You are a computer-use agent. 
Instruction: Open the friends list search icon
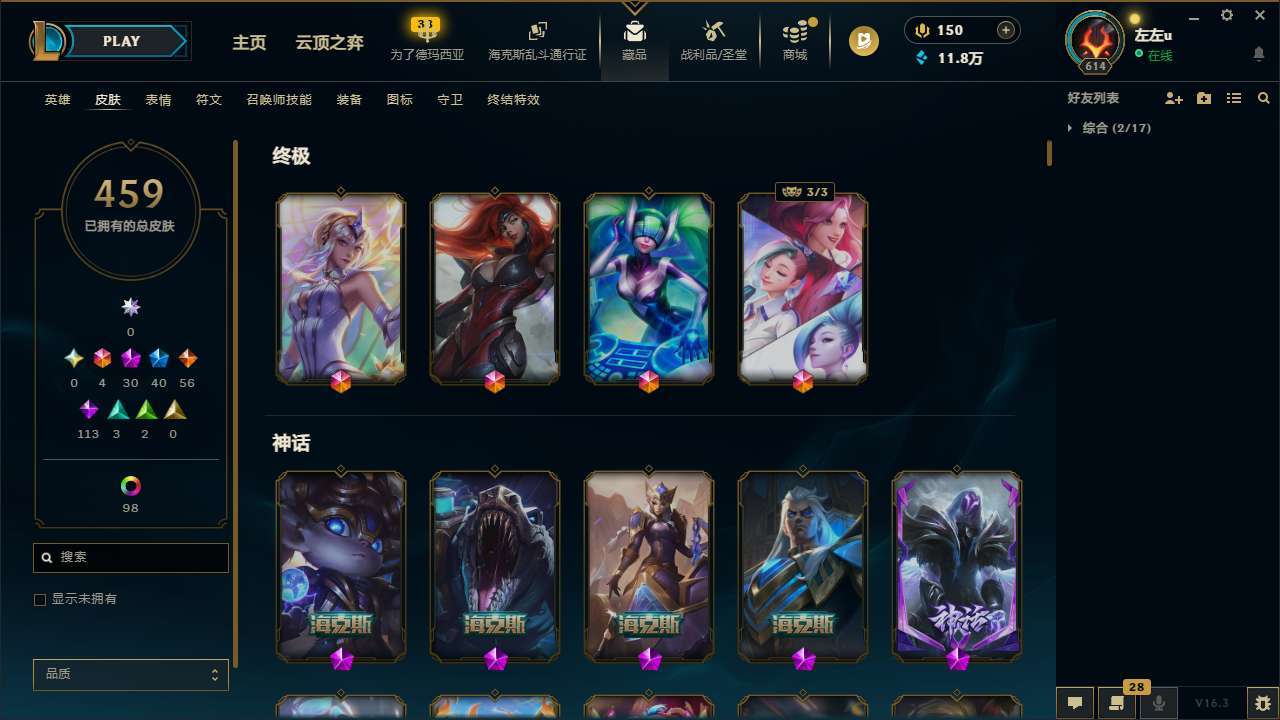[1263, 98]
